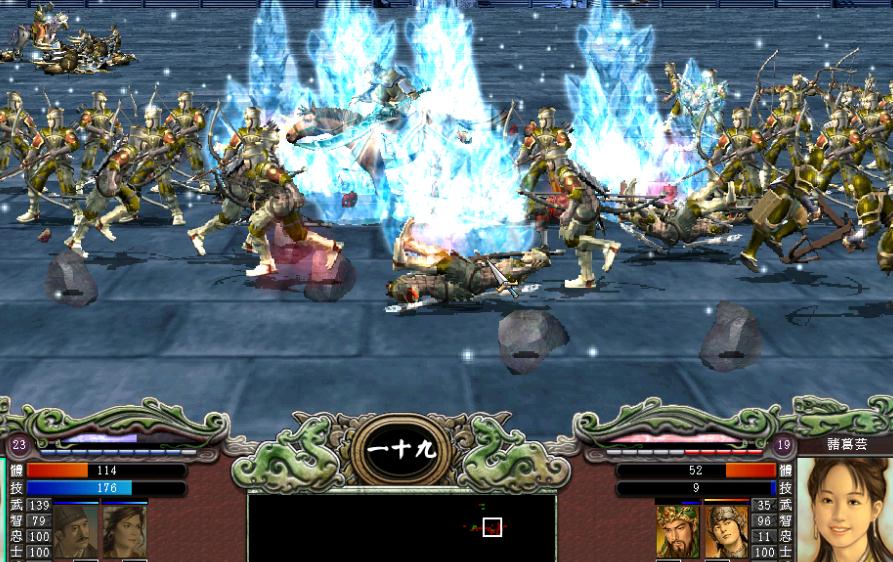Click the large 諸葛芸 commander portrait

coord(845,510)
